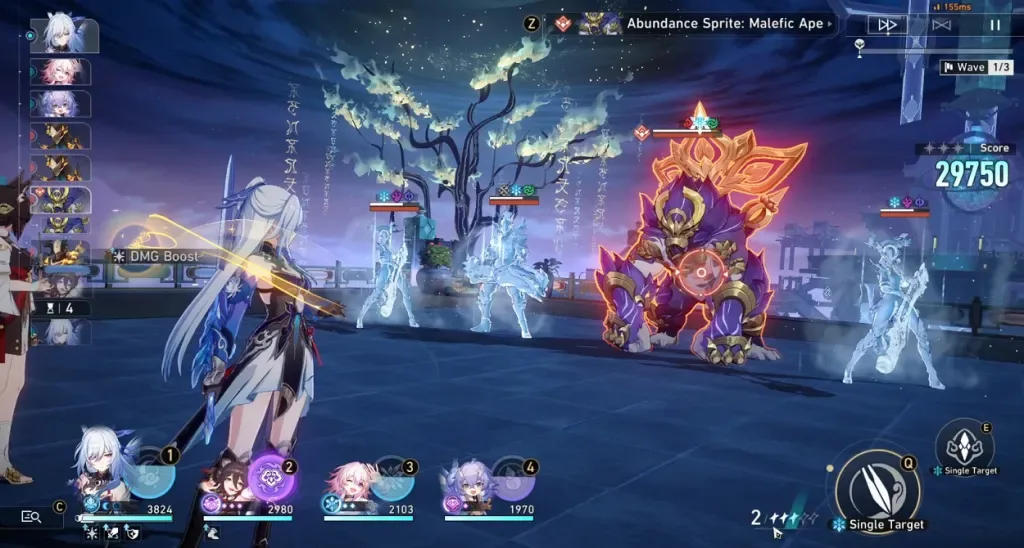
Task: Select March 7th's portrait in party bar
Action: pyautogui.click(x=348, y=484)
